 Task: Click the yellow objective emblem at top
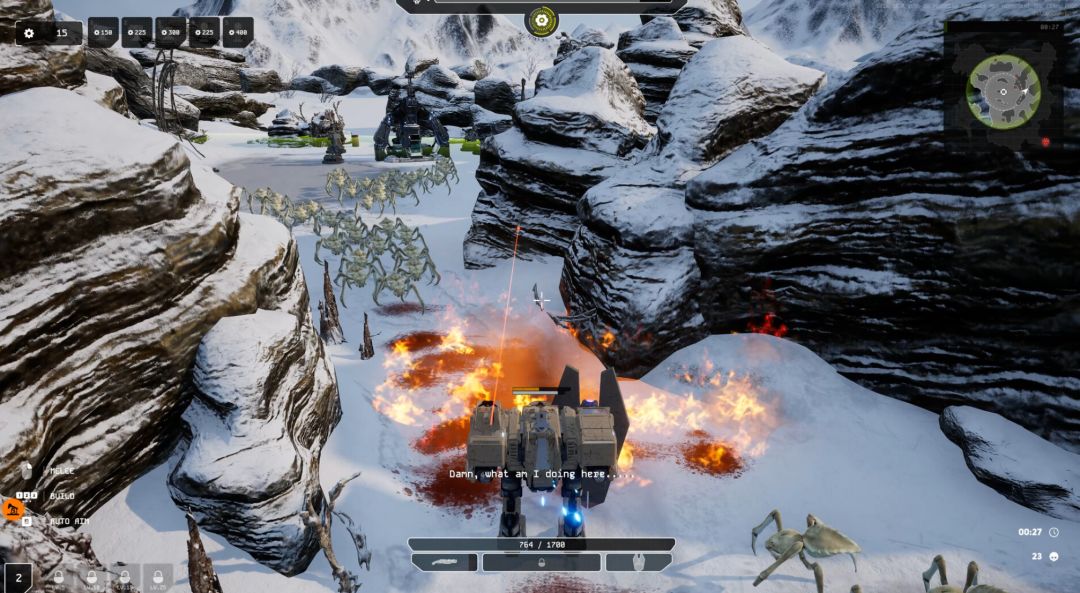pos(541,19)
